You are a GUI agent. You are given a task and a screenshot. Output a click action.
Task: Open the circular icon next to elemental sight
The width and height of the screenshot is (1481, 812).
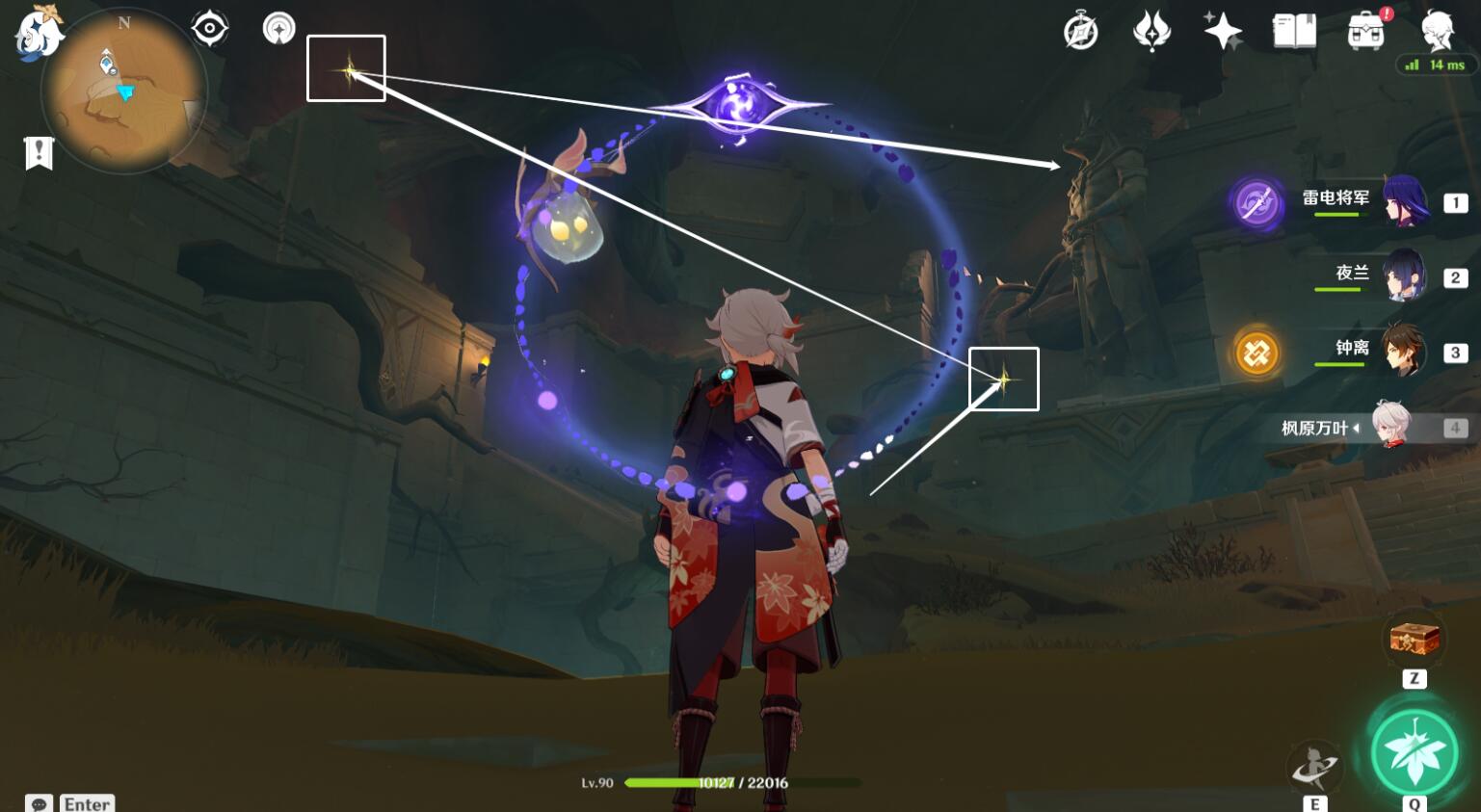[278, 29]
